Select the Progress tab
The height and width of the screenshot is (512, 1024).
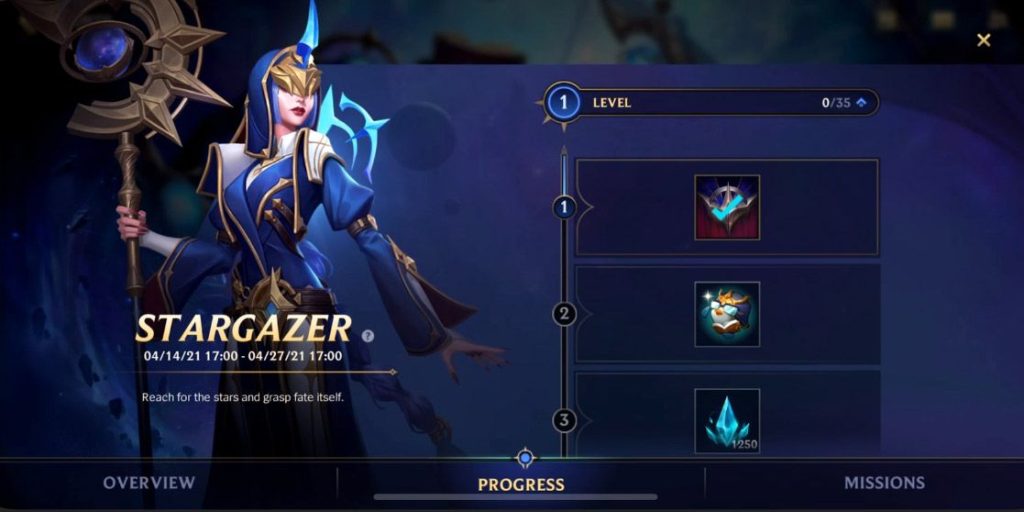click(x=521, y=484)
